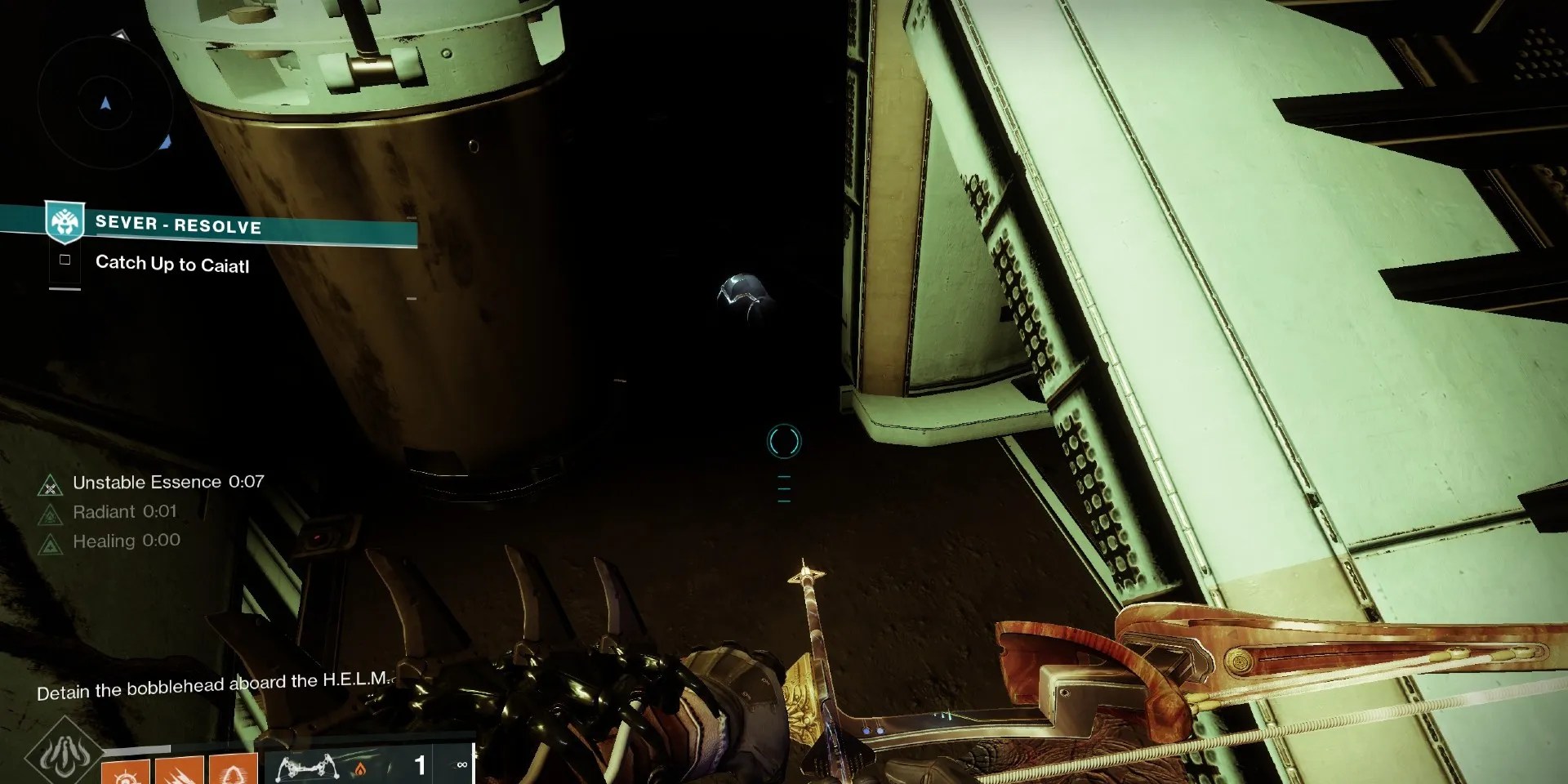
Task: Expand the objective tracker under the quest title
Action: click(64, 288)
